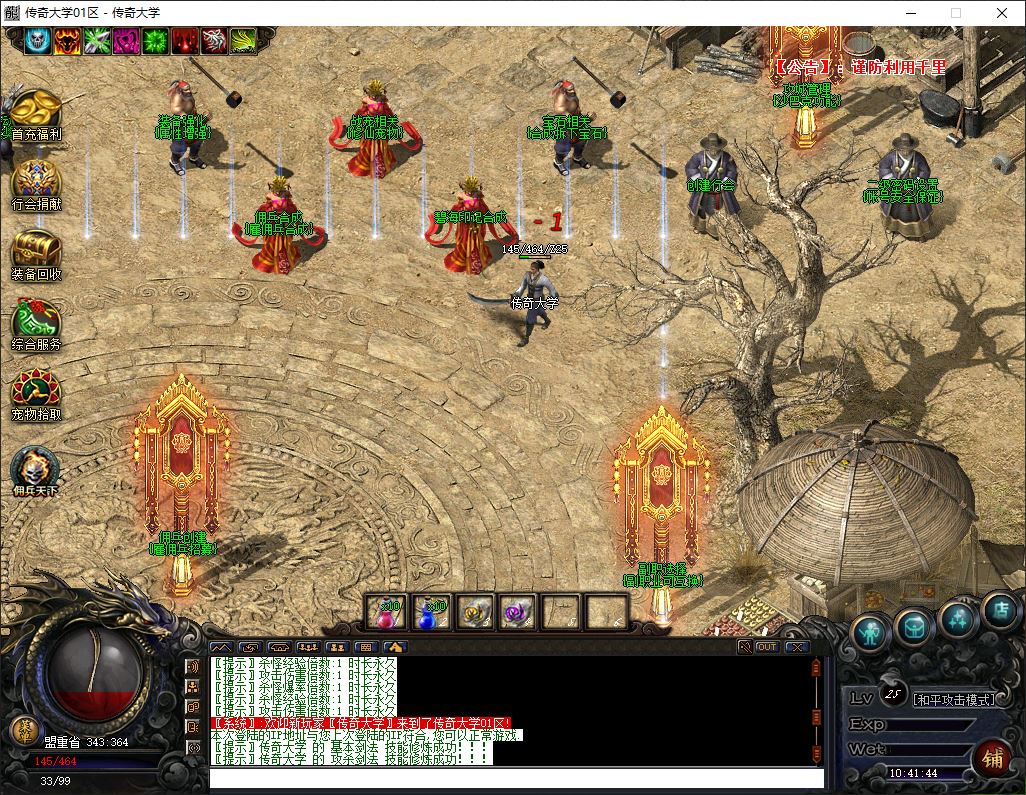Open the 行会捐献 guild donation menu
This screenshot has width=1026, height=795.
click(x=36, y=181)
